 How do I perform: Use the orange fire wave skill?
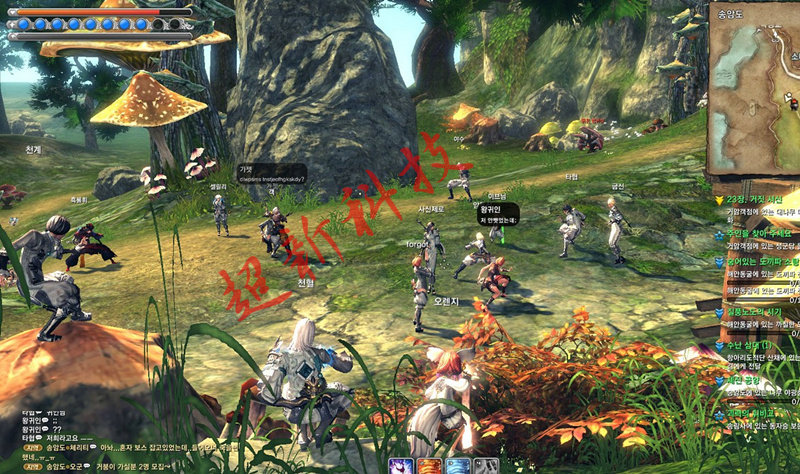(430, 465)
